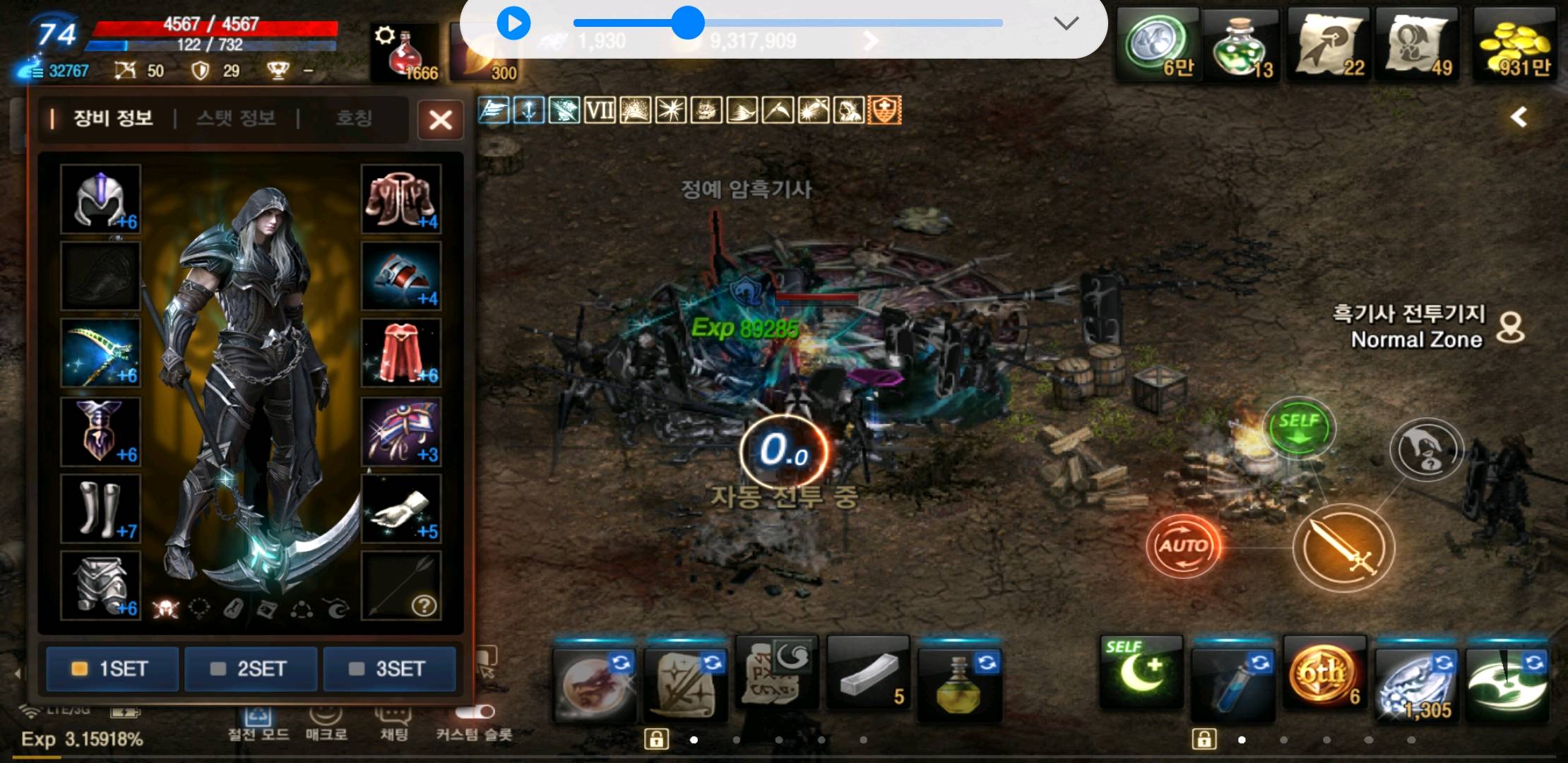Collapse the side panel with white arrow
Screen dimensions: 1568x763
(1519, 117)
